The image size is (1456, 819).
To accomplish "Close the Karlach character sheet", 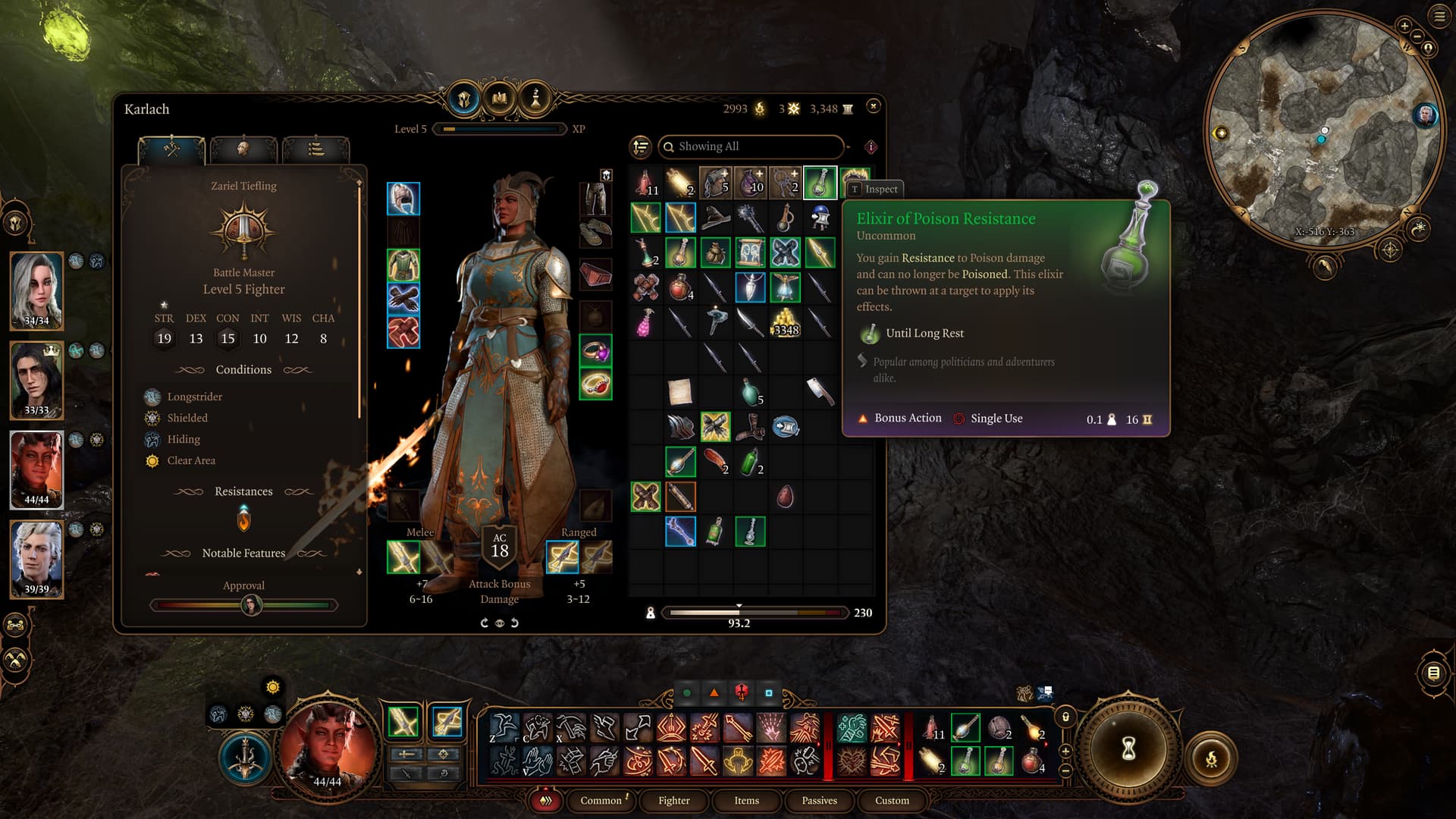I will [874, 106].
